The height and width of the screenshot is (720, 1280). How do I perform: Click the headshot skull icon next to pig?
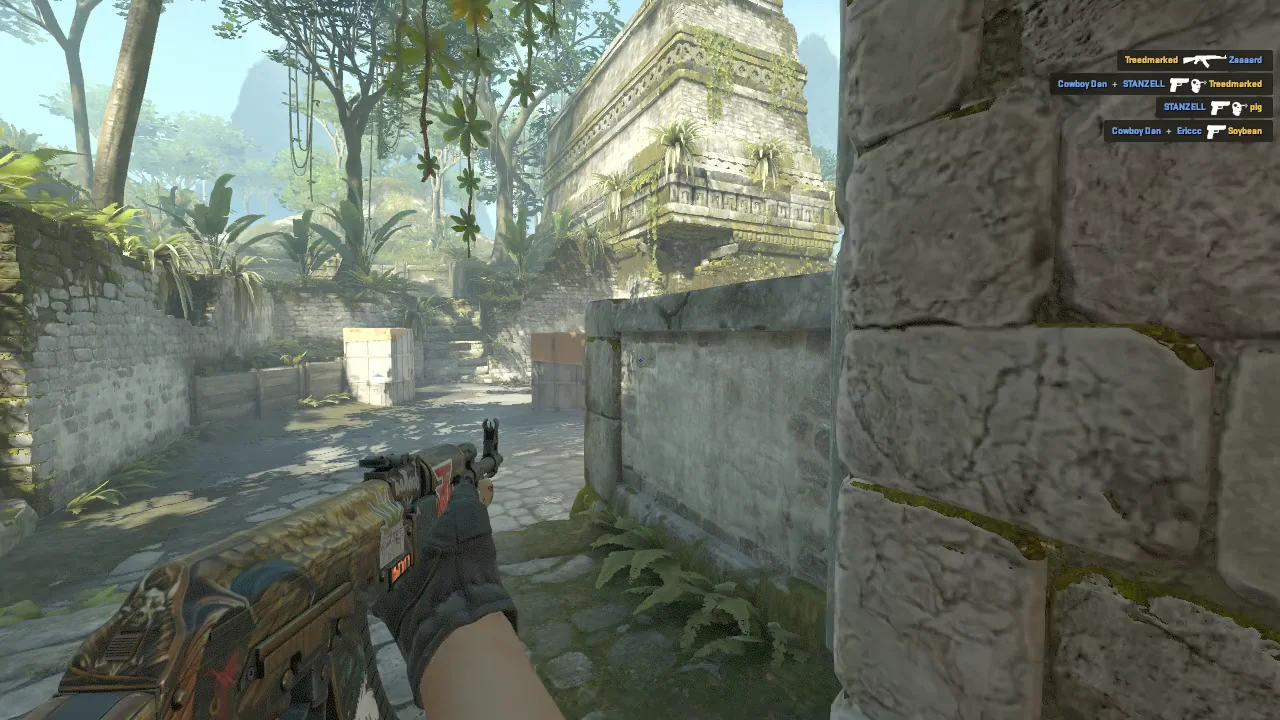pyautogui.click(x=1239, y=107)
